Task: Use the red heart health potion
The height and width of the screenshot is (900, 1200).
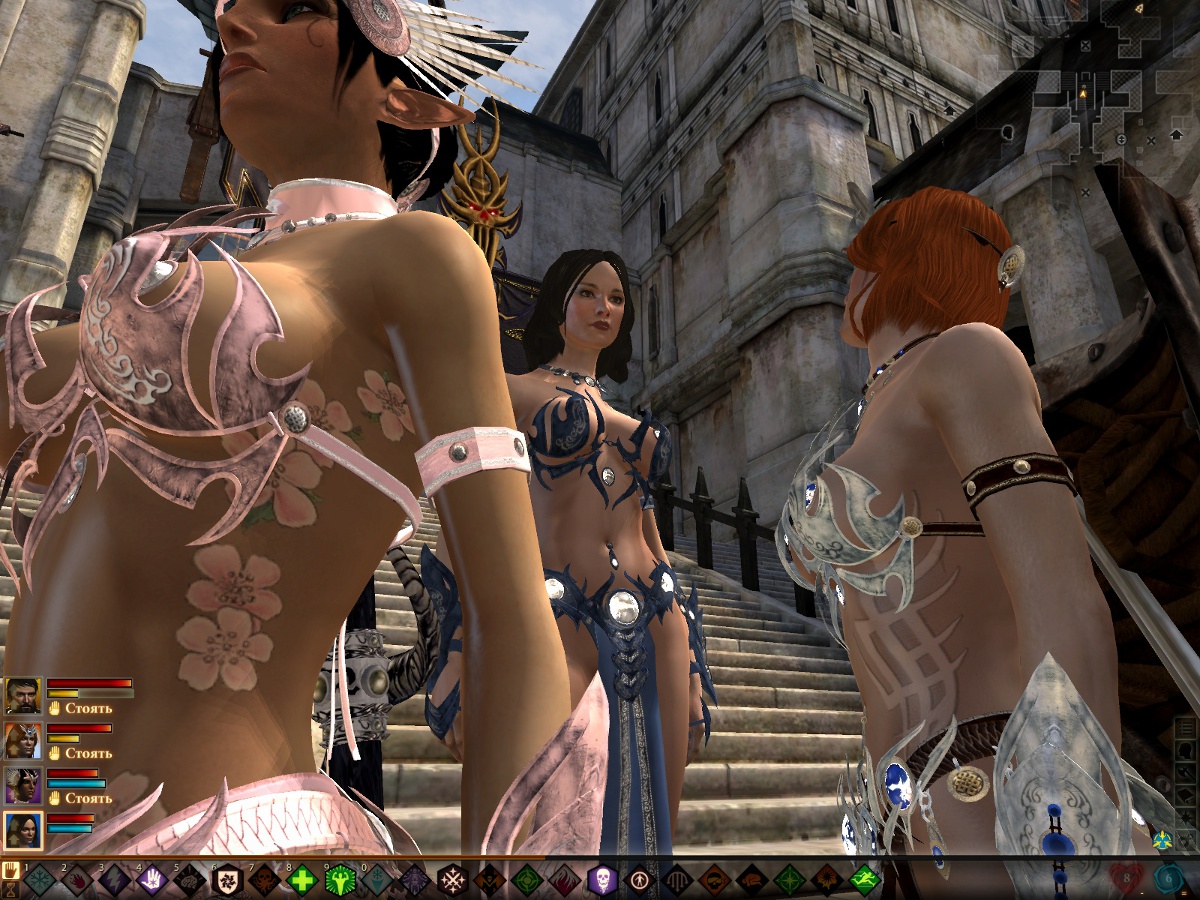Action: [x=1127, y=880]
